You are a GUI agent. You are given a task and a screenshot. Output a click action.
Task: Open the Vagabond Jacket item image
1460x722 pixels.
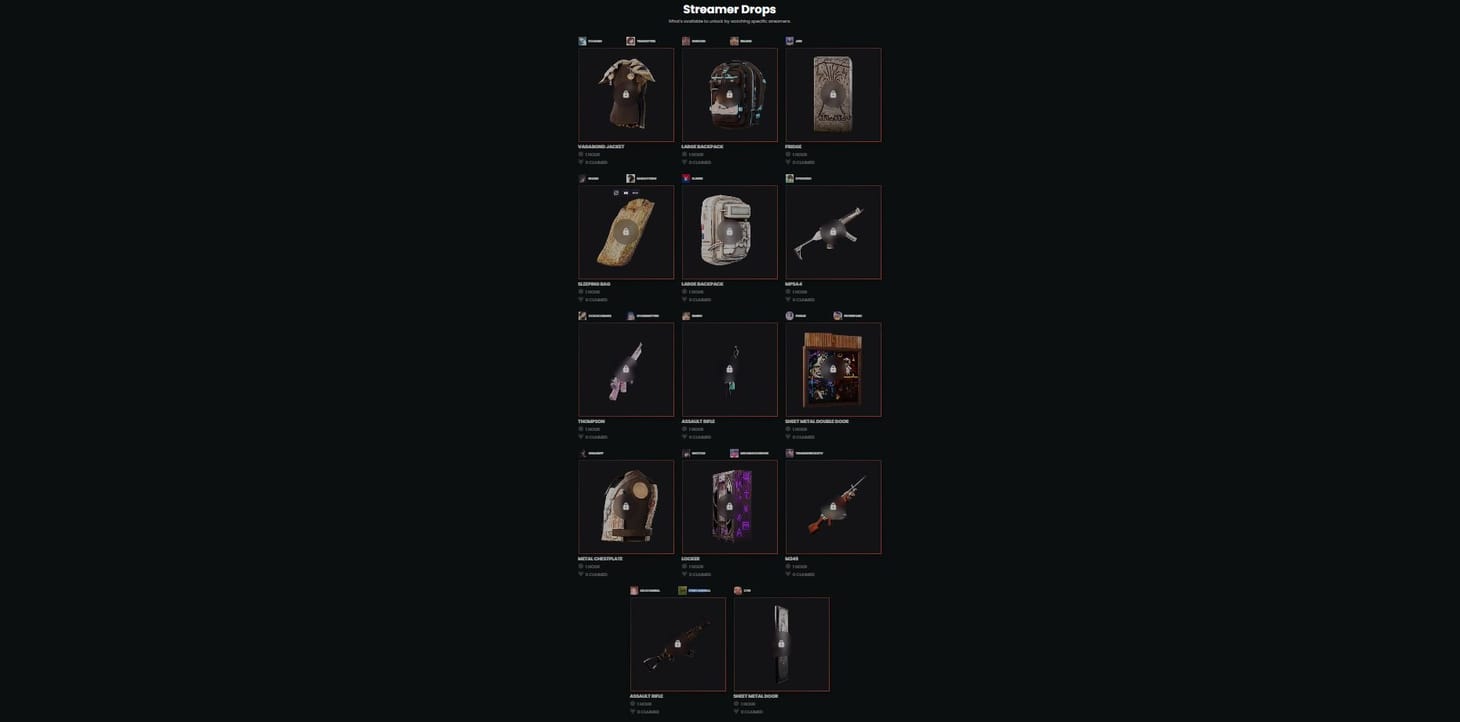(x=626, y=94)
